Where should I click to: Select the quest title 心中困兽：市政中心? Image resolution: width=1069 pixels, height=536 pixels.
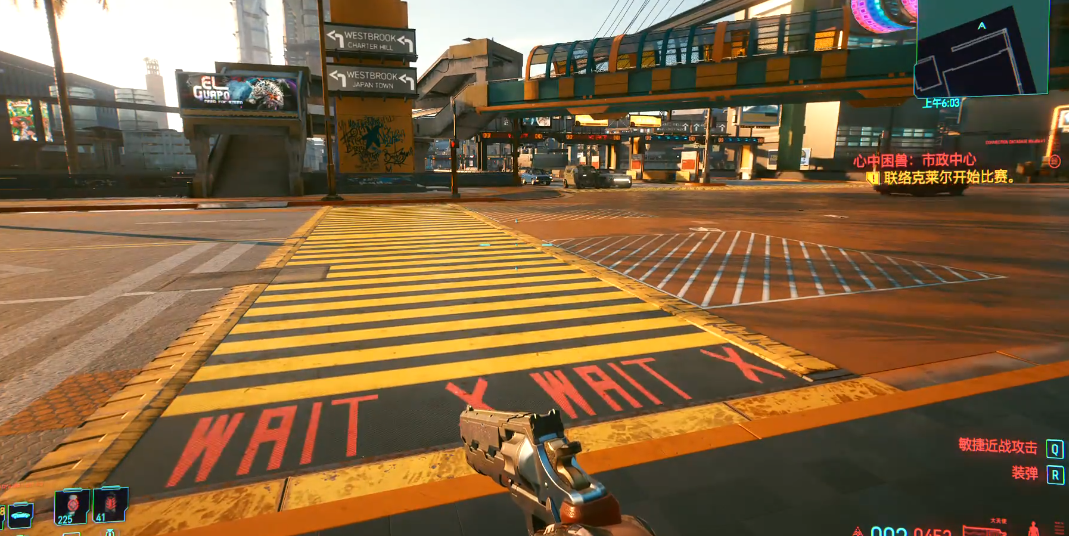[x=914, y=160]
